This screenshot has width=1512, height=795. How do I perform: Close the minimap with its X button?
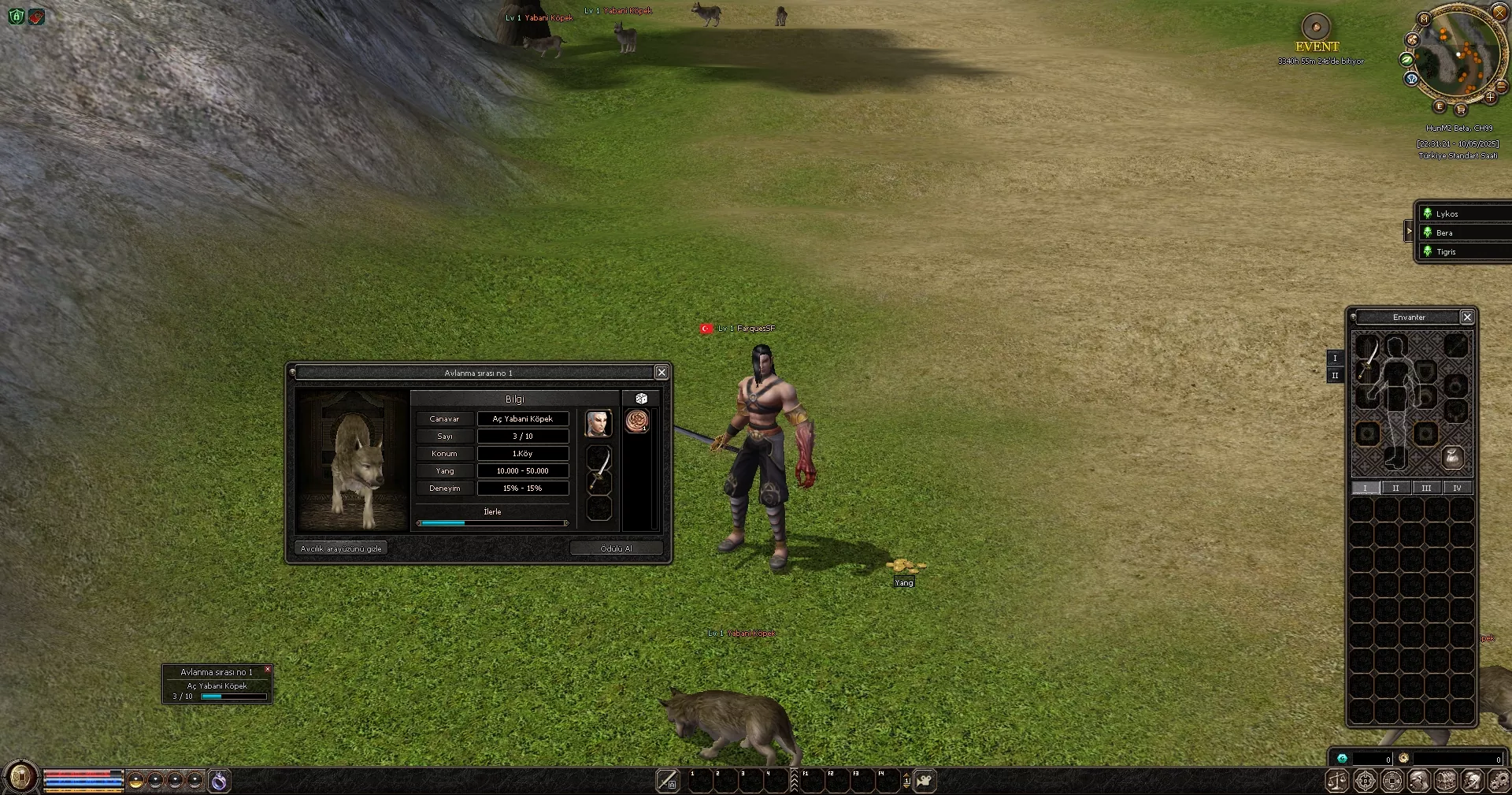click(1500, 13)
